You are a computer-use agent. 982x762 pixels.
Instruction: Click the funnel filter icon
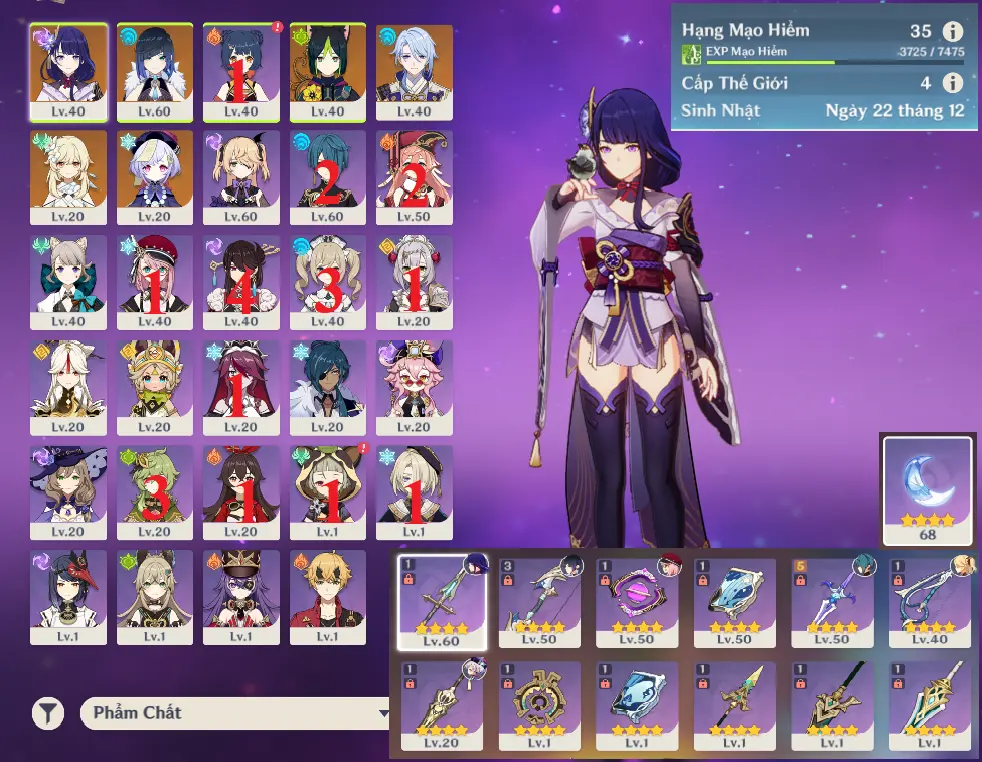point(47,713)
